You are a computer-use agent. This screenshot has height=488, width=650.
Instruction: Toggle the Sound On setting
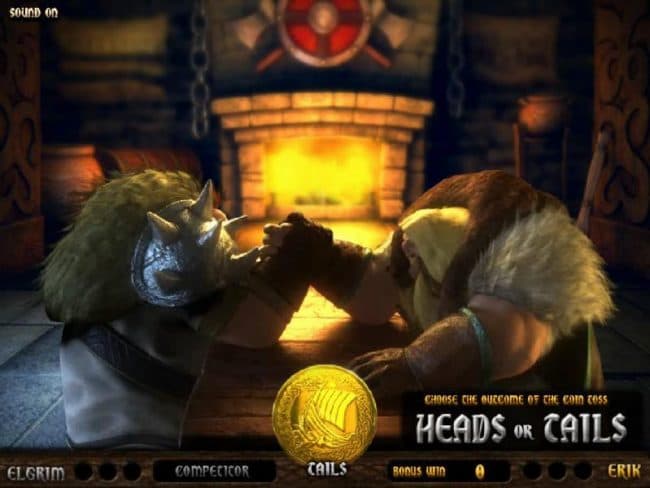tap(33, 12)
